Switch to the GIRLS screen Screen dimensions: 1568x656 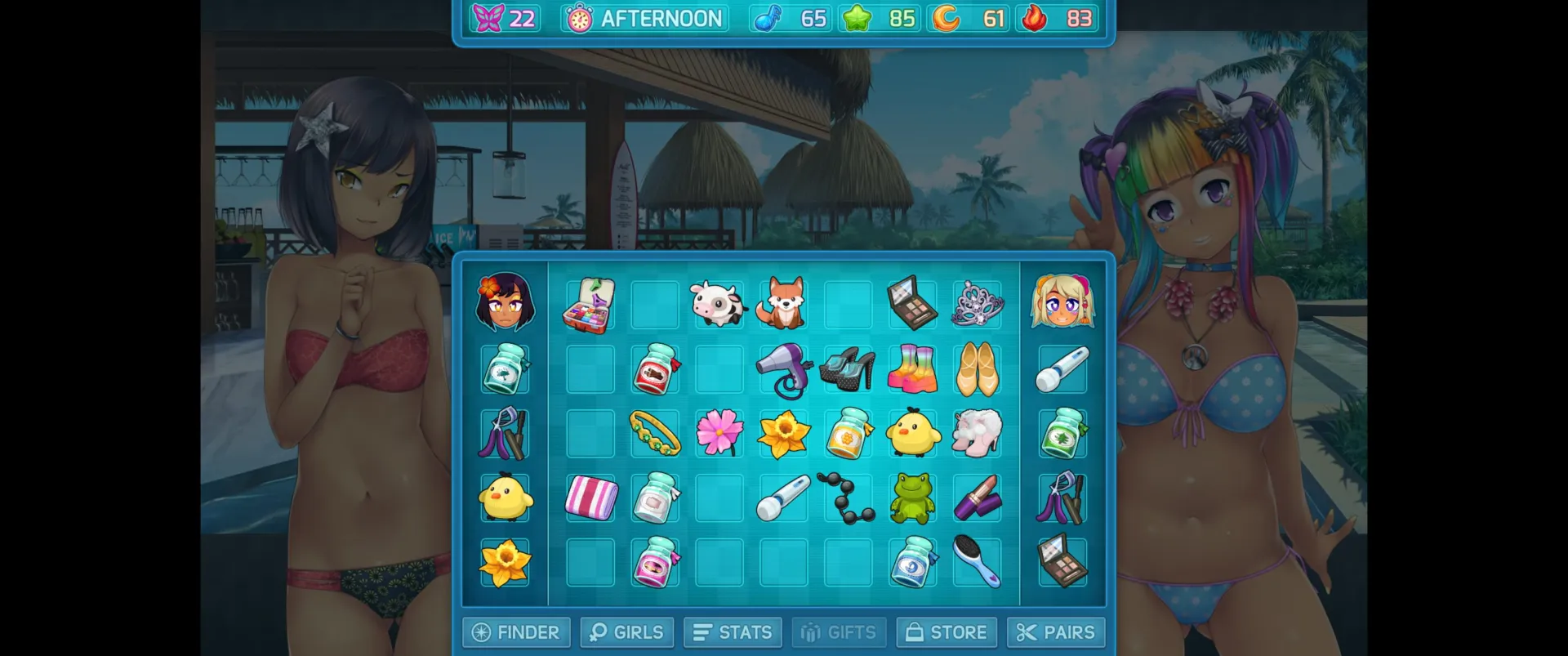[626, 631]
